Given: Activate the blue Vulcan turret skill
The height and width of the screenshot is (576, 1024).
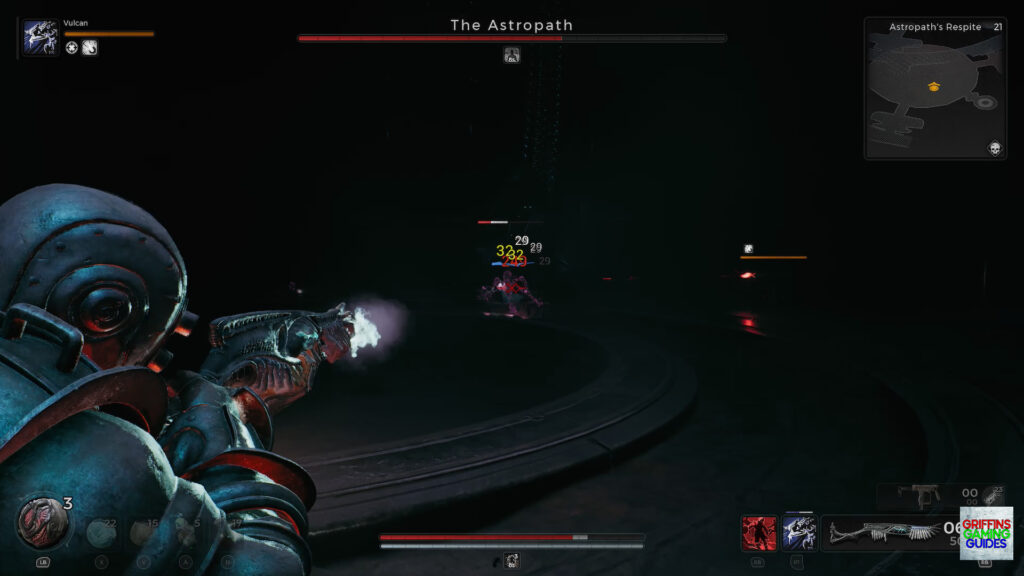Looking at the screenshot, I should [799, 533].
